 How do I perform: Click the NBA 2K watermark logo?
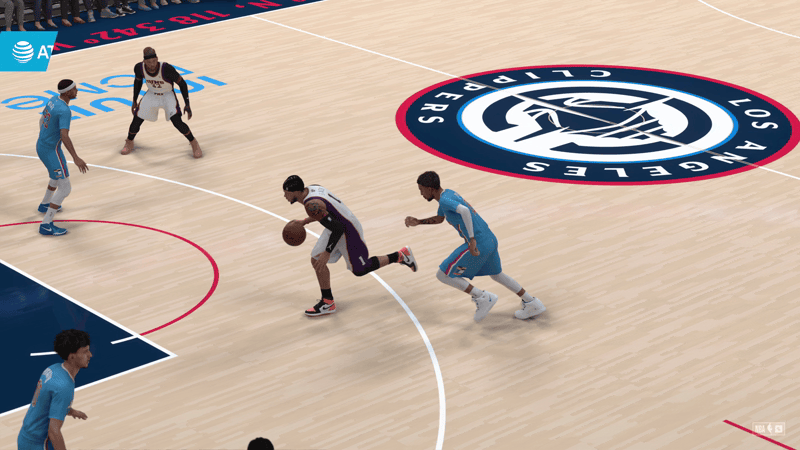tap(769, 429)
